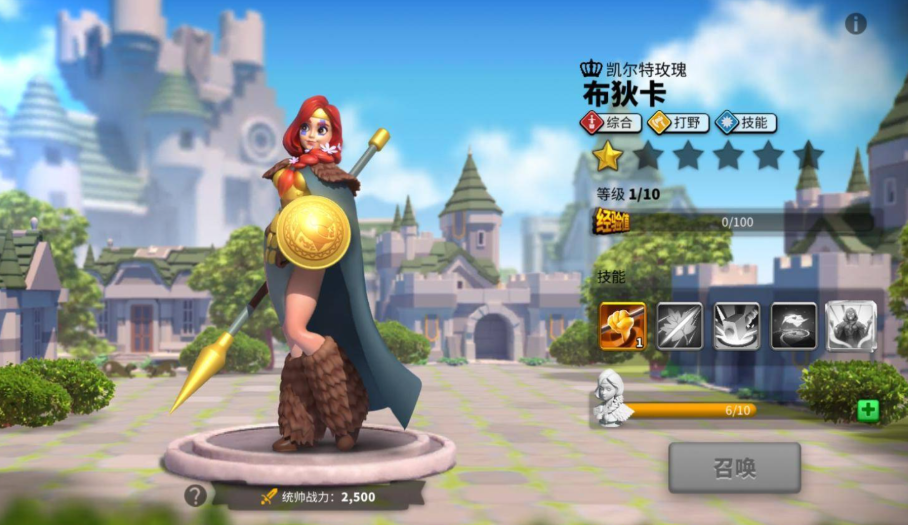Add sculptures with the green plus button
The width and height of the screenshot is (908, 525).
(868, 410)
